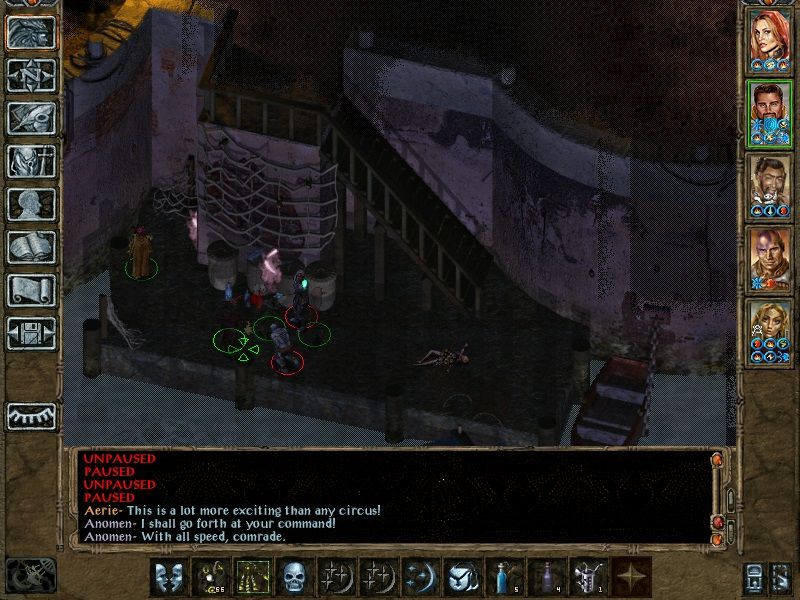Activate the twin masks action icon

tap(167, 577)
